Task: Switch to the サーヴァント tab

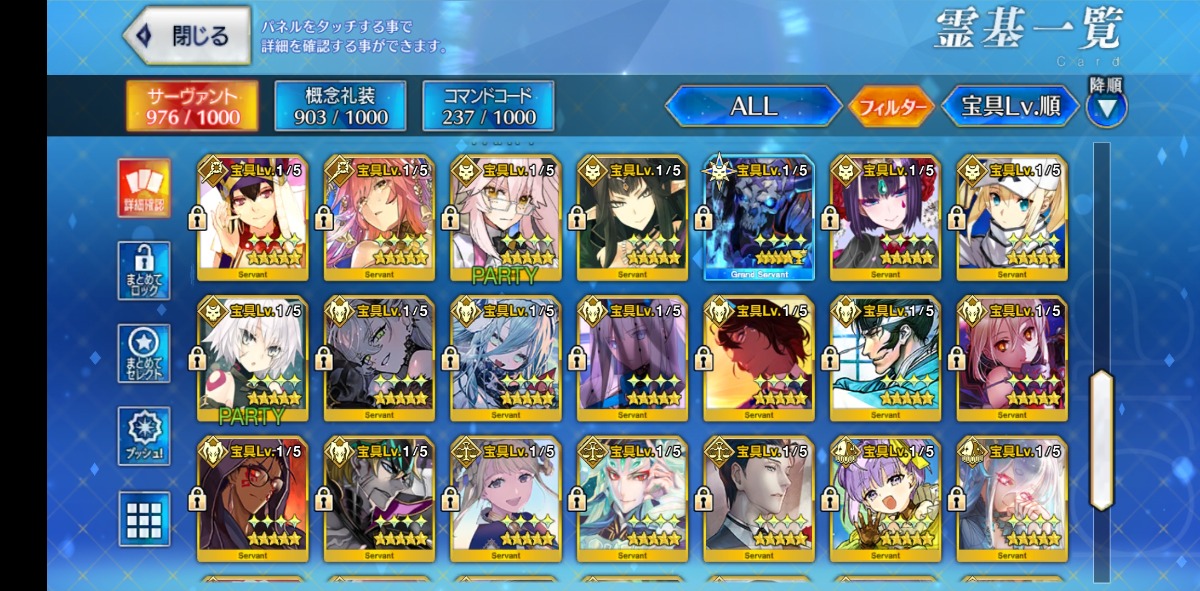Action: pos(193,106)
